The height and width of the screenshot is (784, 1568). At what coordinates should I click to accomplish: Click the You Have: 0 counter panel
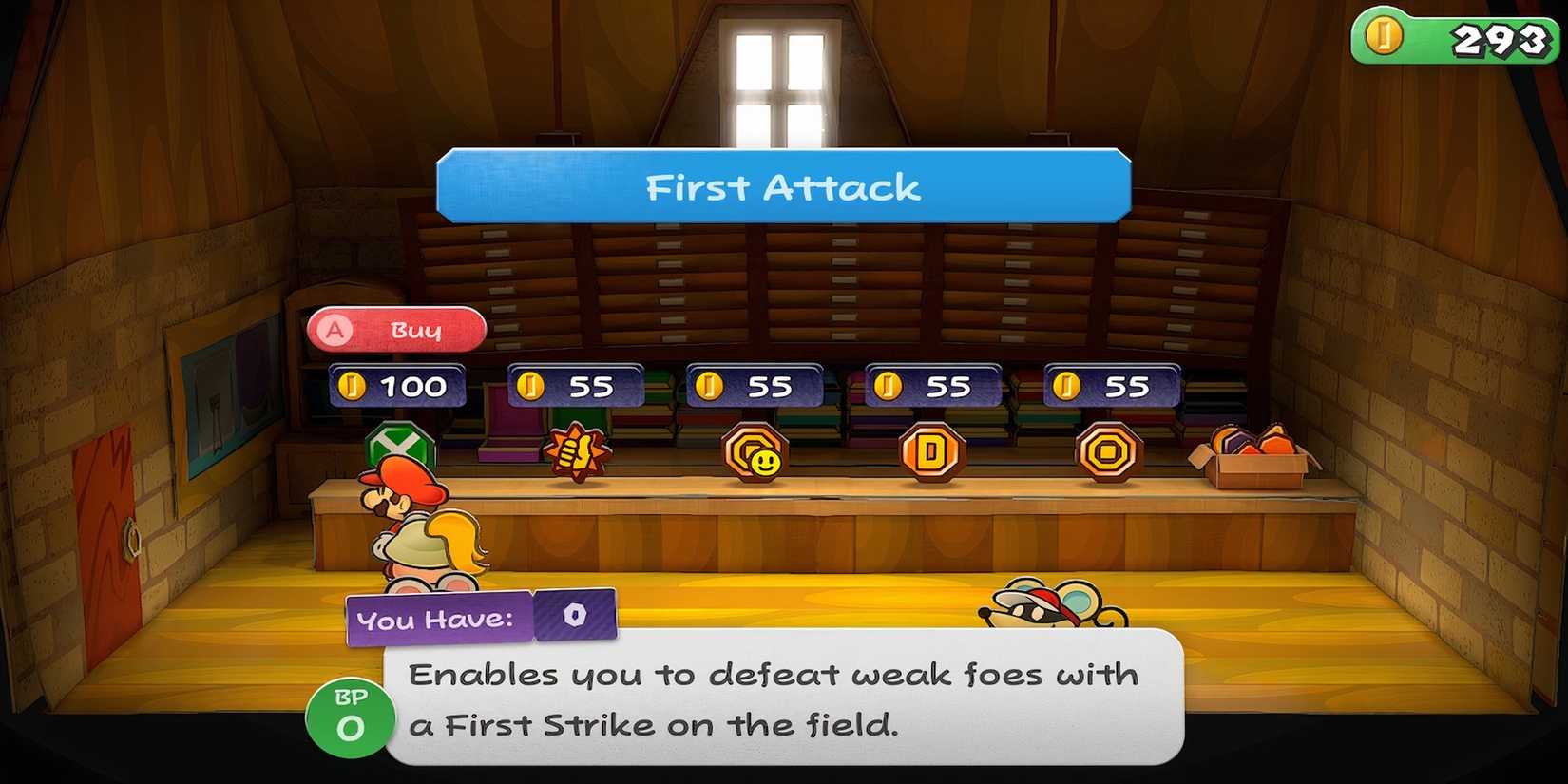pyautogui.click(x=475, y=618)
